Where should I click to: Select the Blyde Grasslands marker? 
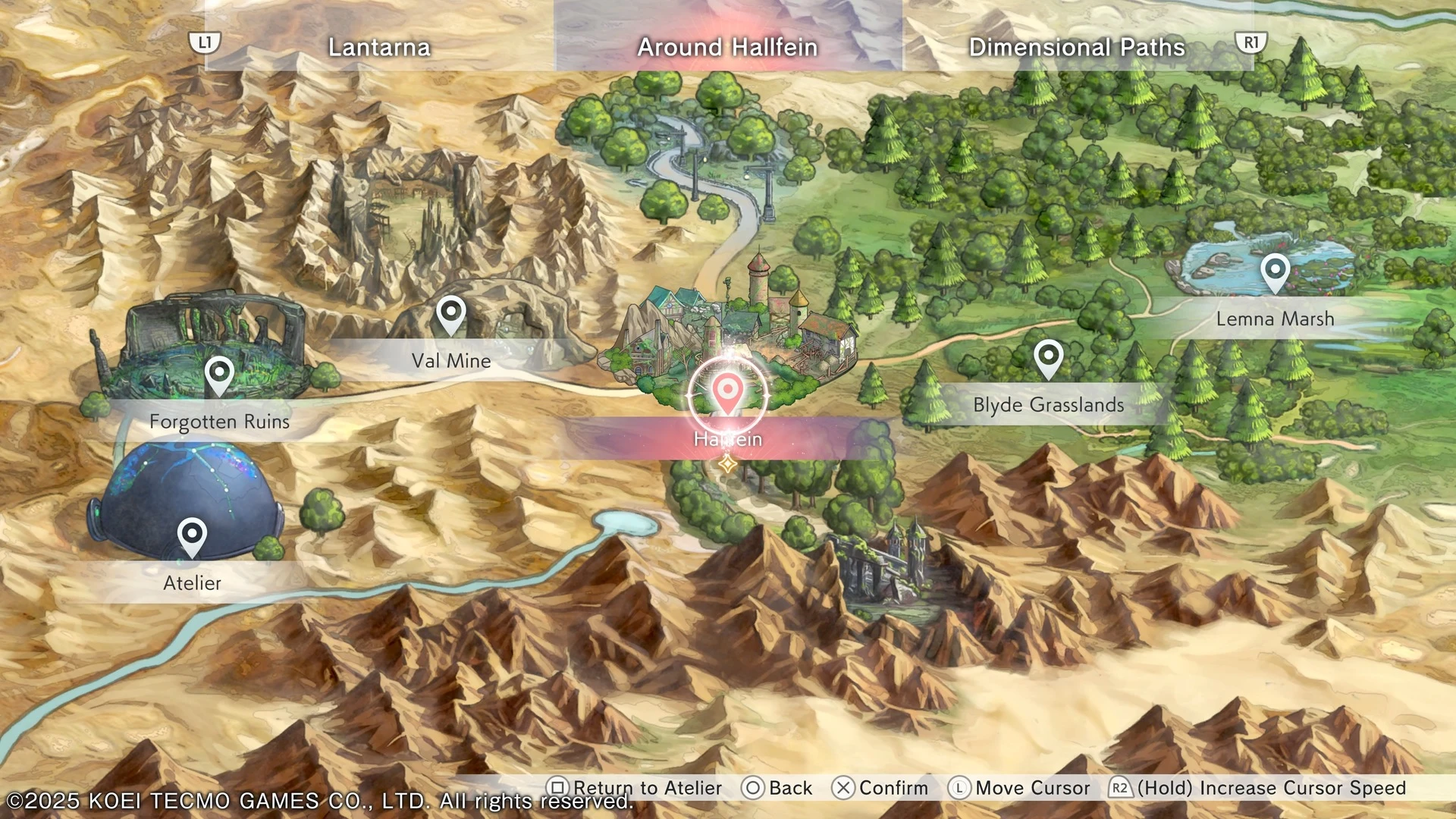tap(1049, 357)
